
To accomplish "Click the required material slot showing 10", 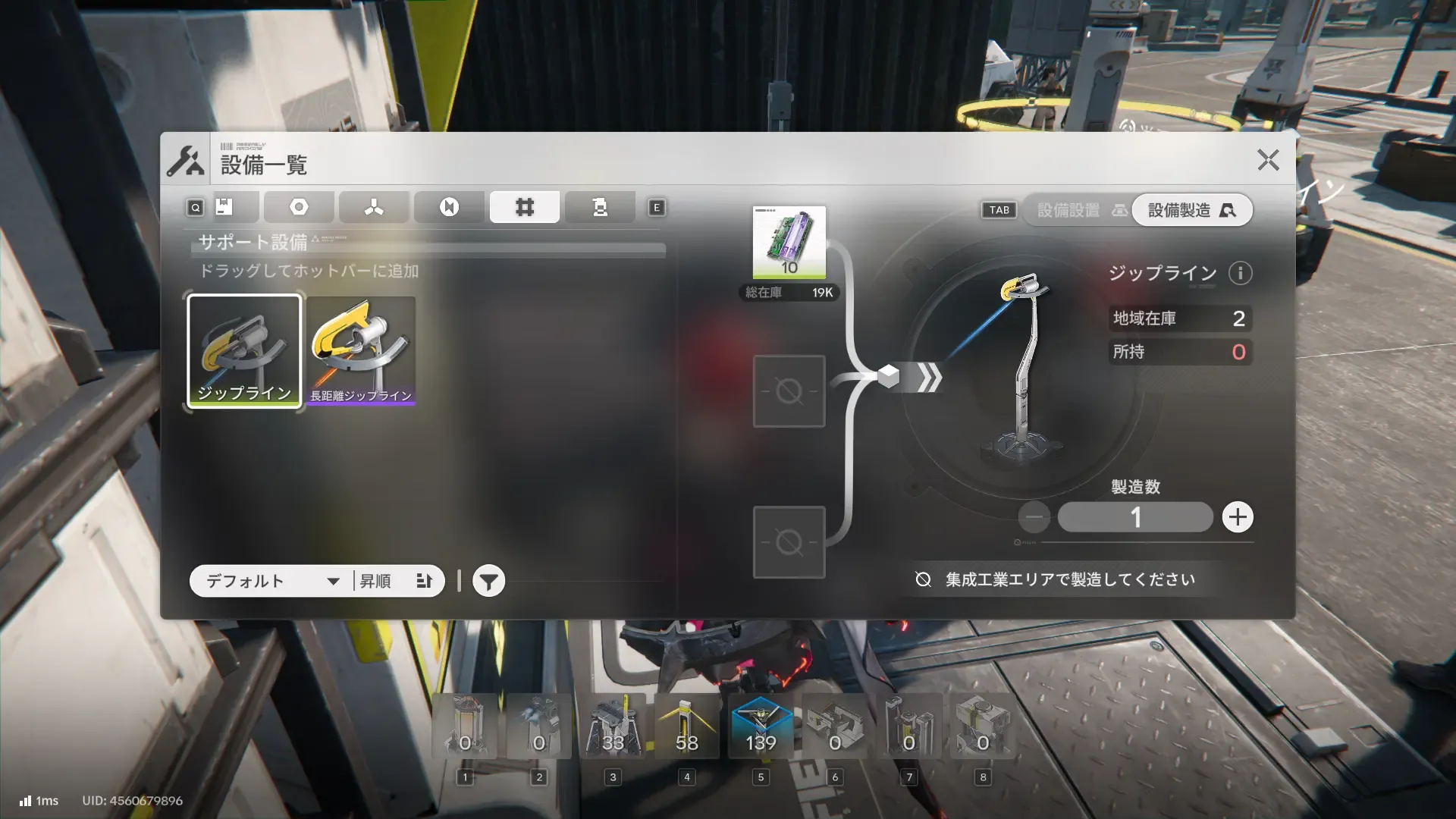I will 789,243.
